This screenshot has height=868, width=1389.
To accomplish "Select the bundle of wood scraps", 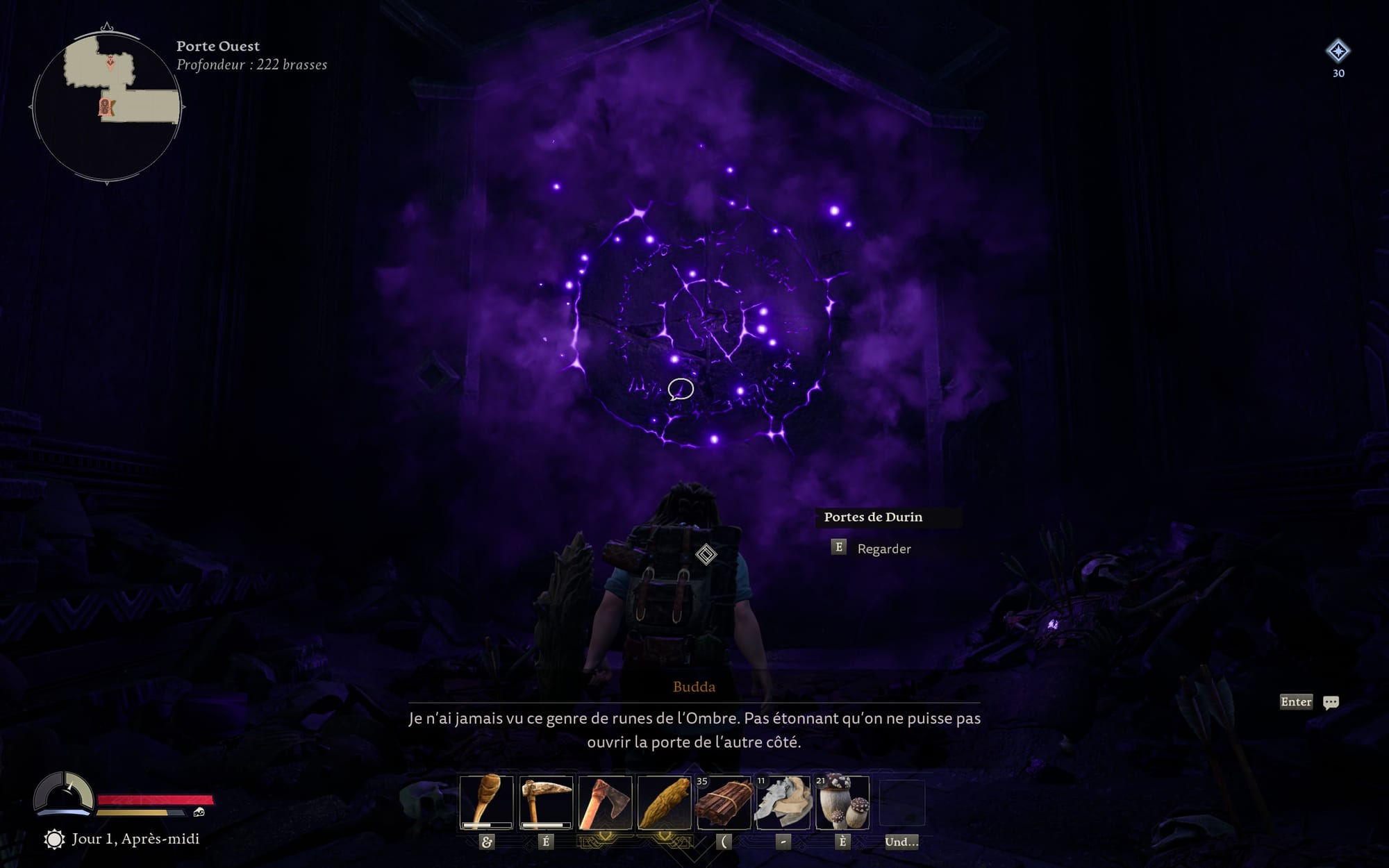I will point(724,802).
